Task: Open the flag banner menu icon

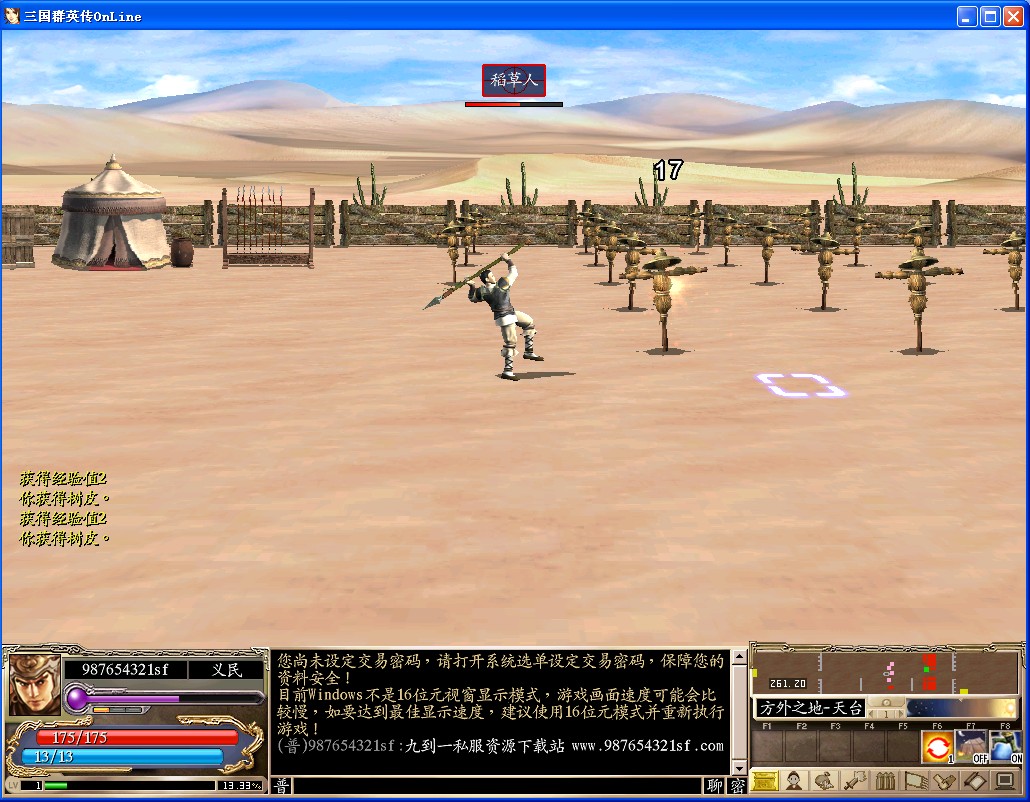Action: 916,781
